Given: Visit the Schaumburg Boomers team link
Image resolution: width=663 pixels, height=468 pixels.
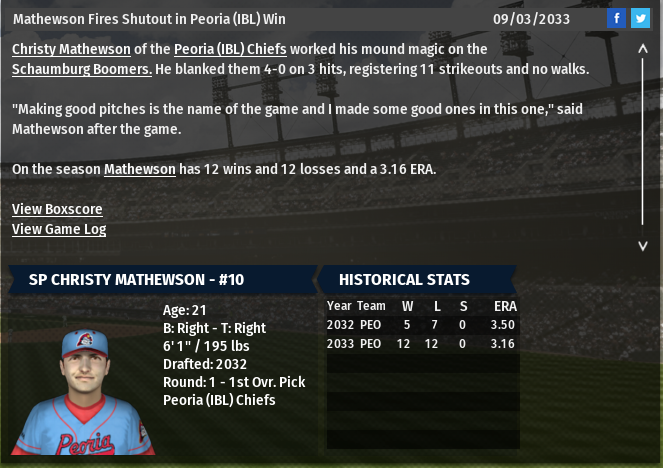Looking at the screenshot, I should click(x=82, y=69).
